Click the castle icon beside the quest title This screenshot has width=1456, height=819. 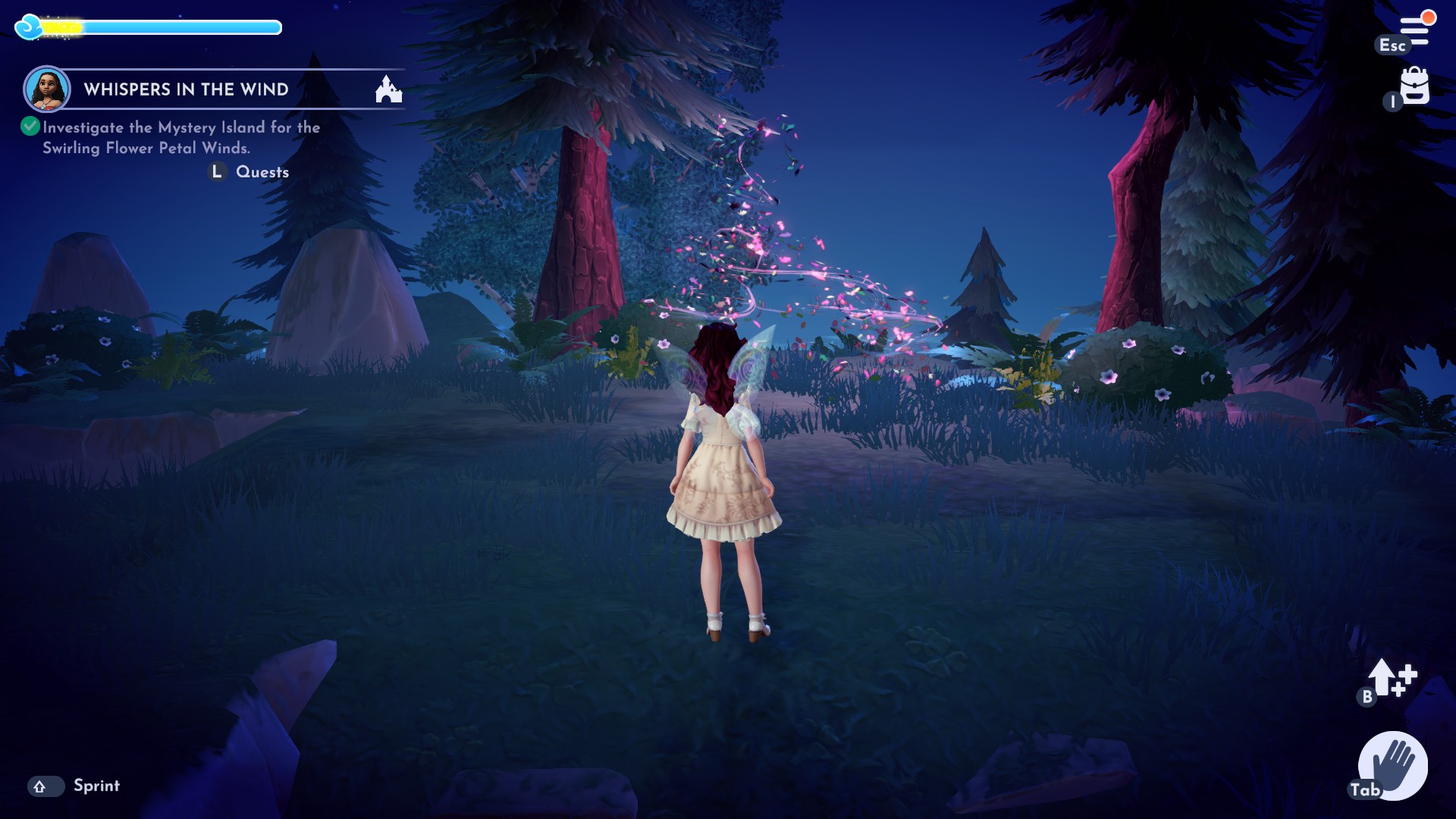point(389,89)
